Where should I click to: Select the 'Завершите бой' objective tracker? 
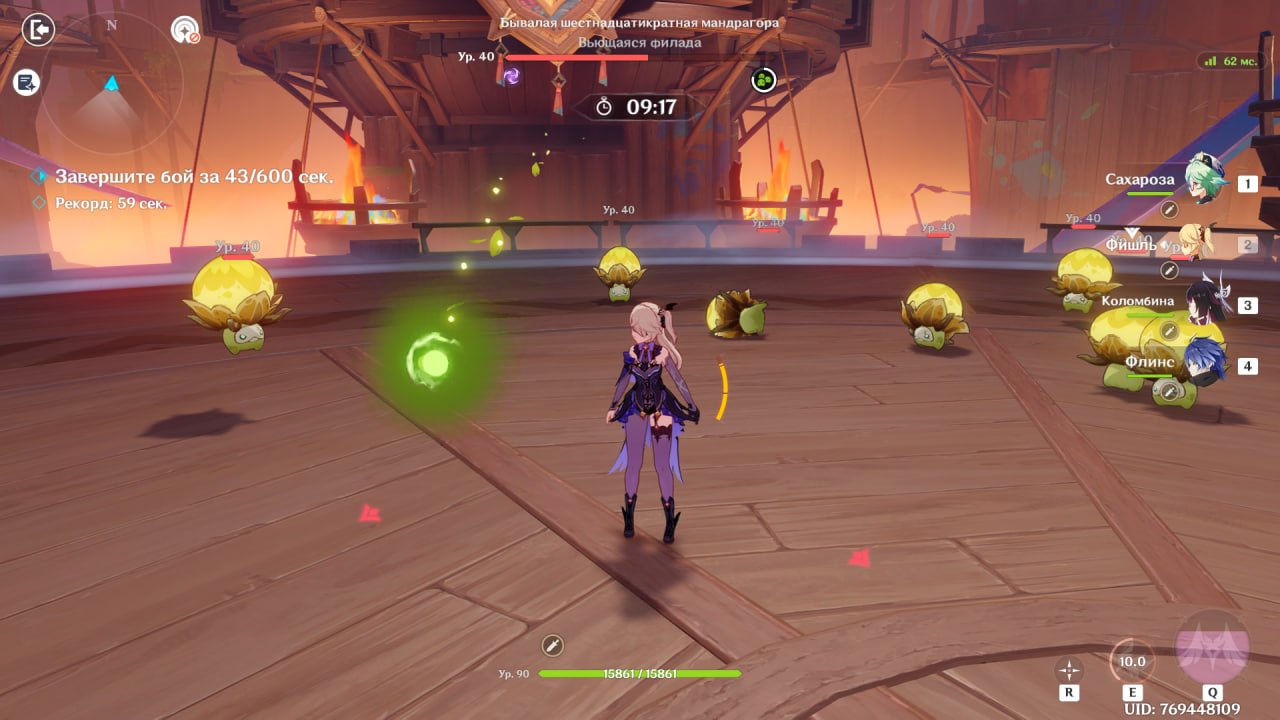(x=193, y=176)
